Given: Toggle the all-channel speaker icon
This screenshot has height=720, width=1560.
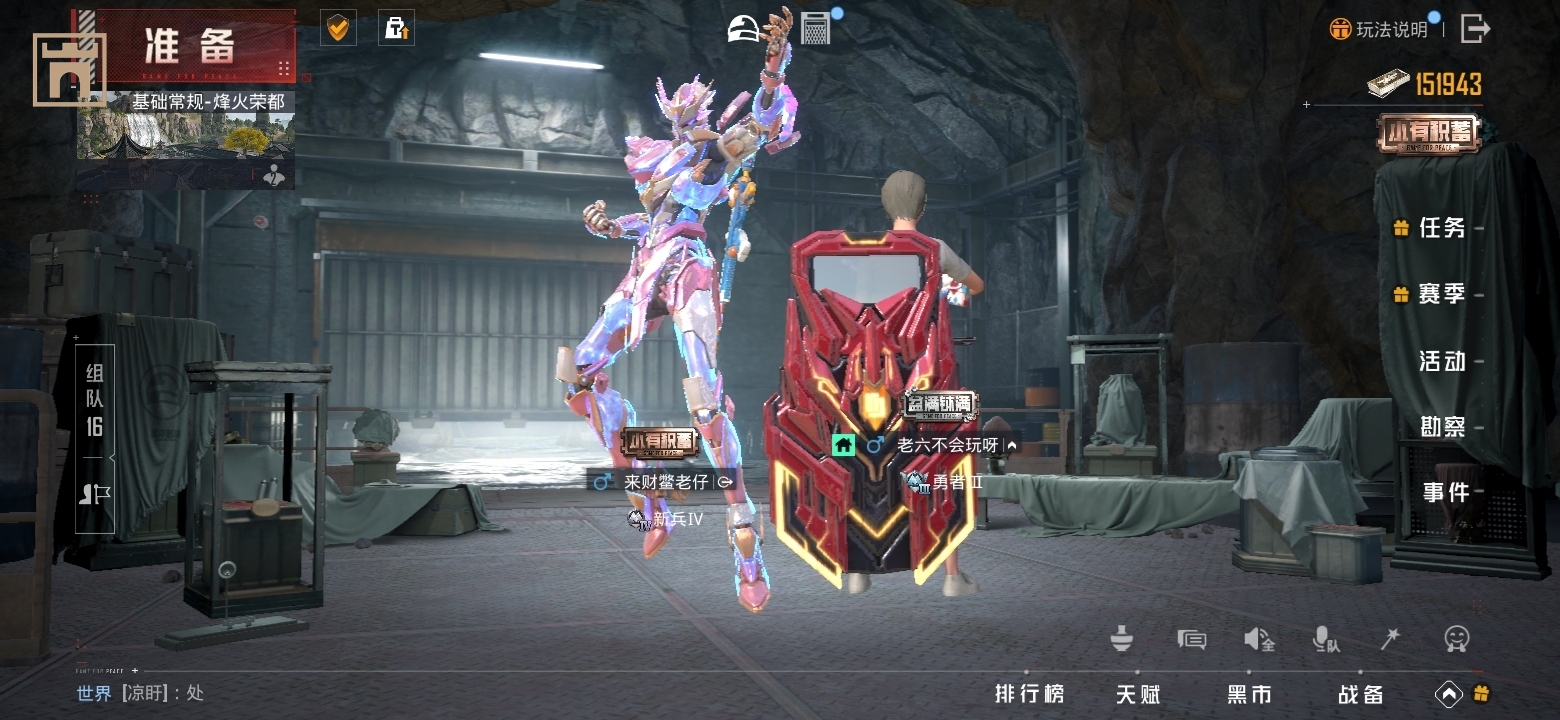Looking at the screenshot, I should tap(1258, 639).
